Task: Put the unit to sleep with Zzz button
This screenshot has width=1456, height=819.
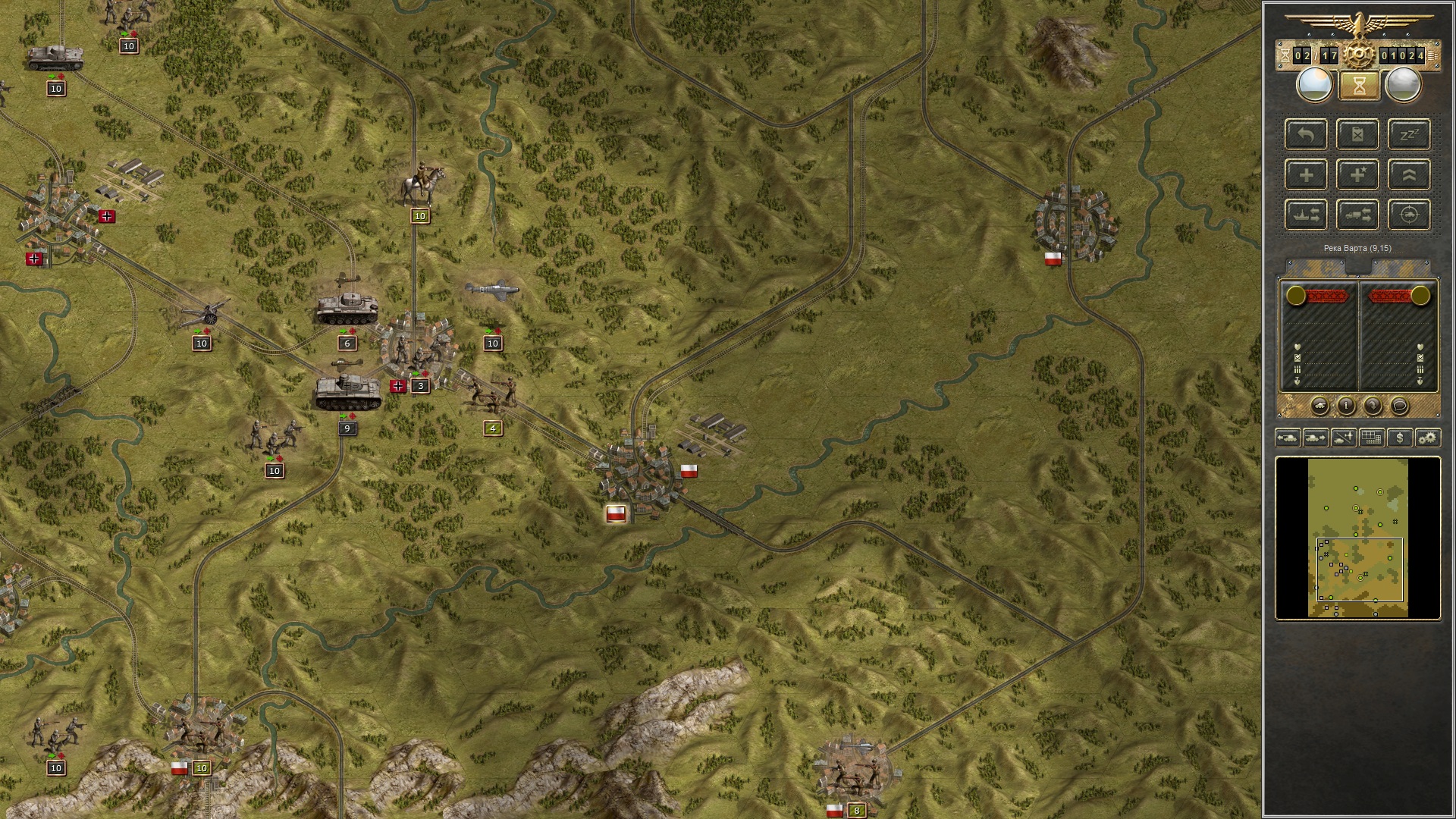Action: pos(1409,135)
